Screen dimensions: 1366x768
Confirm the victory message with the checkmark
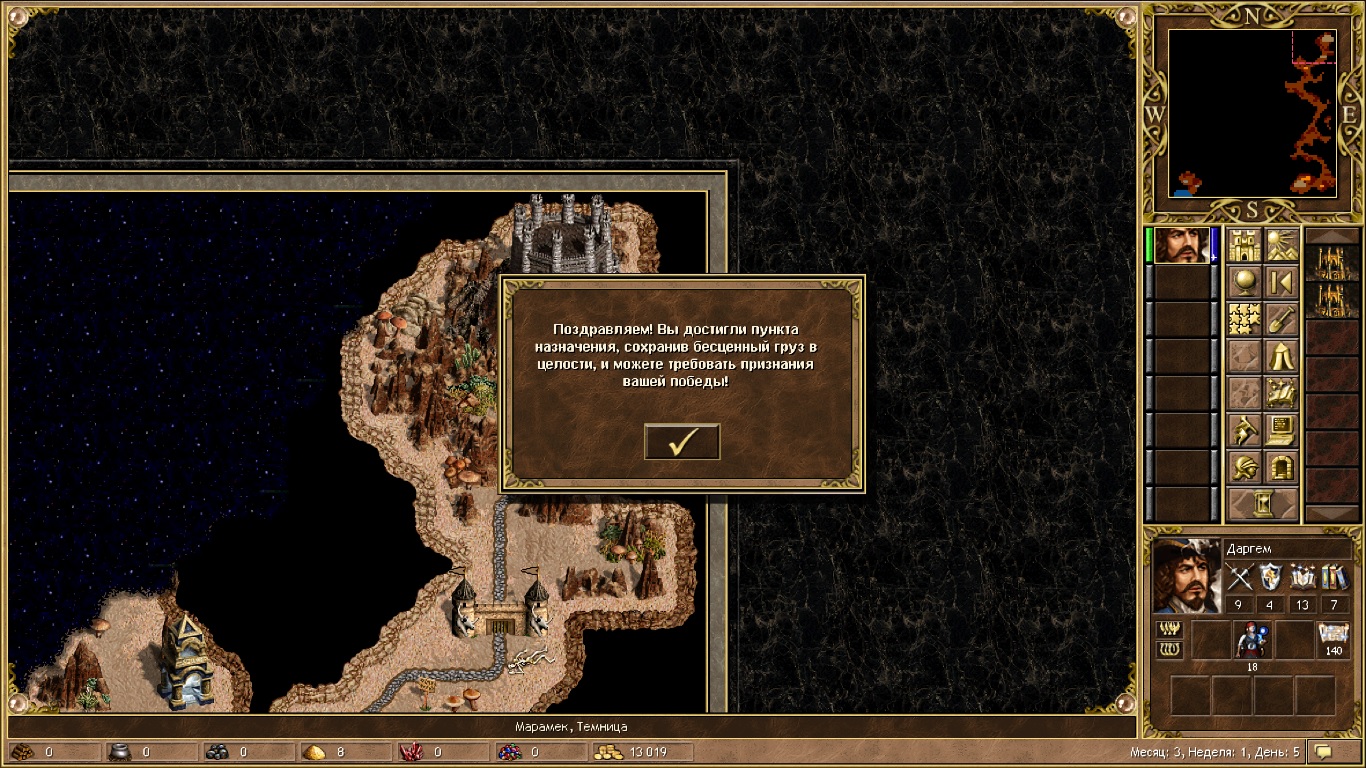[682, 442]
